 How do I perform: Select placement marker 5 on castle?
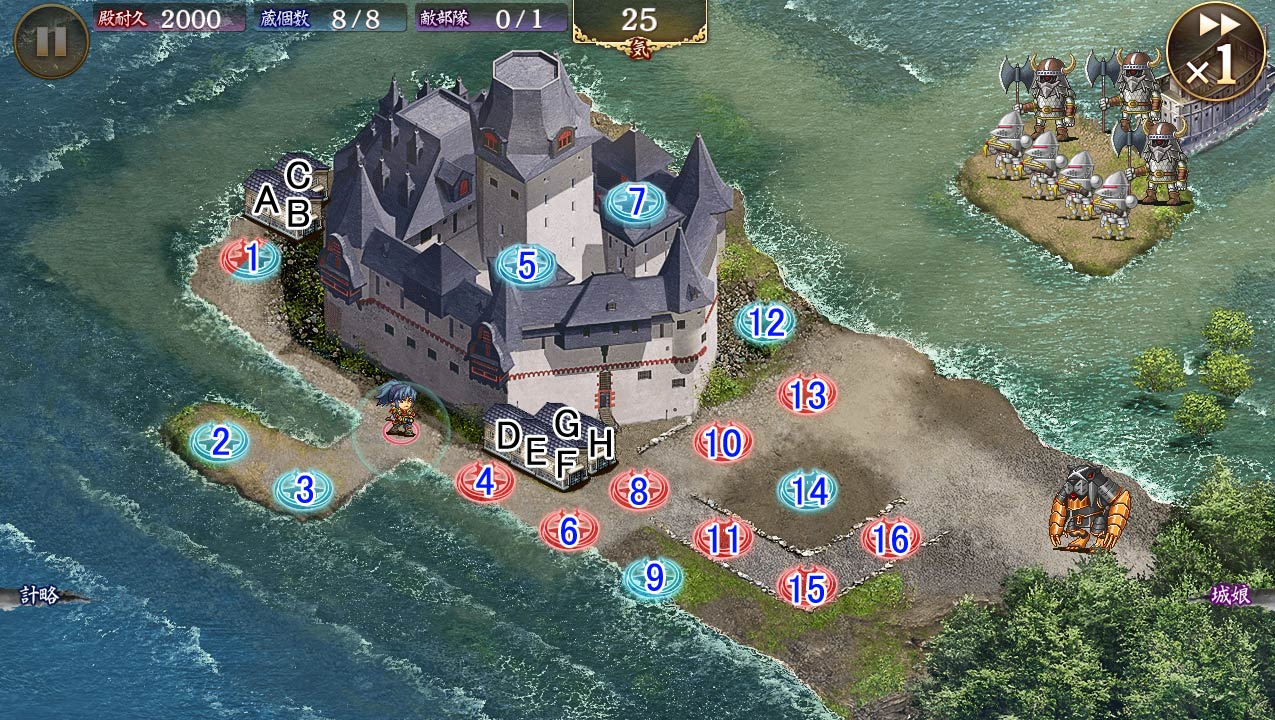(527, 266)
